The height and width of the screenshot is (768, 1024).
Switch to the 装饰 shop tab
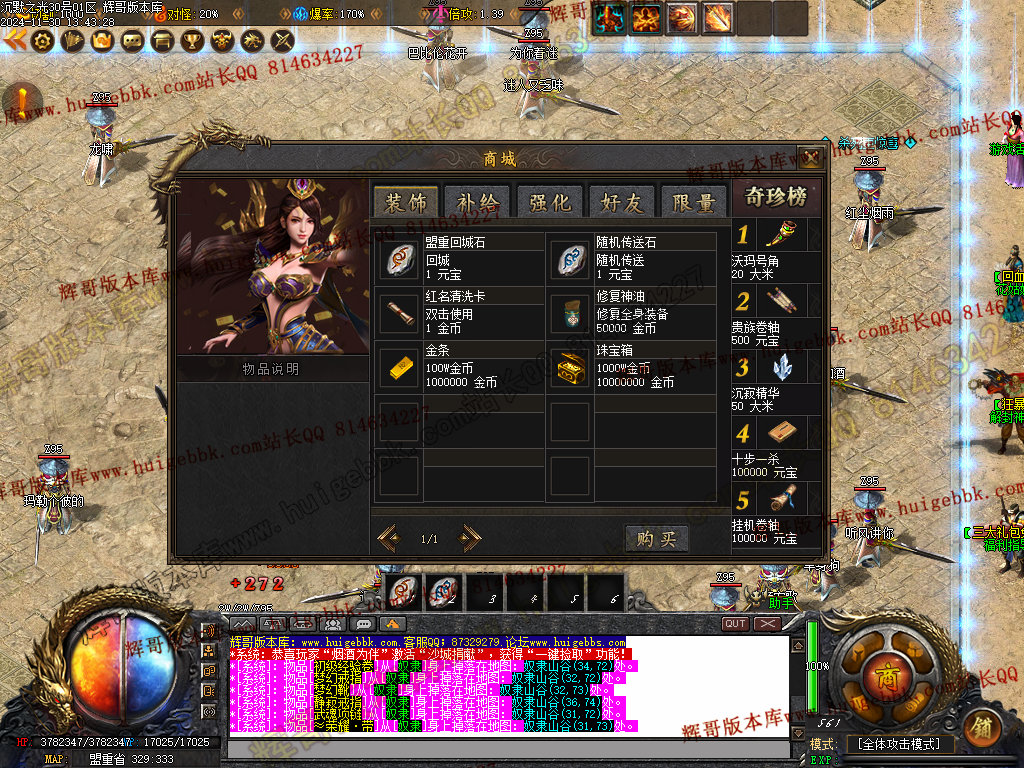(405, 201)
